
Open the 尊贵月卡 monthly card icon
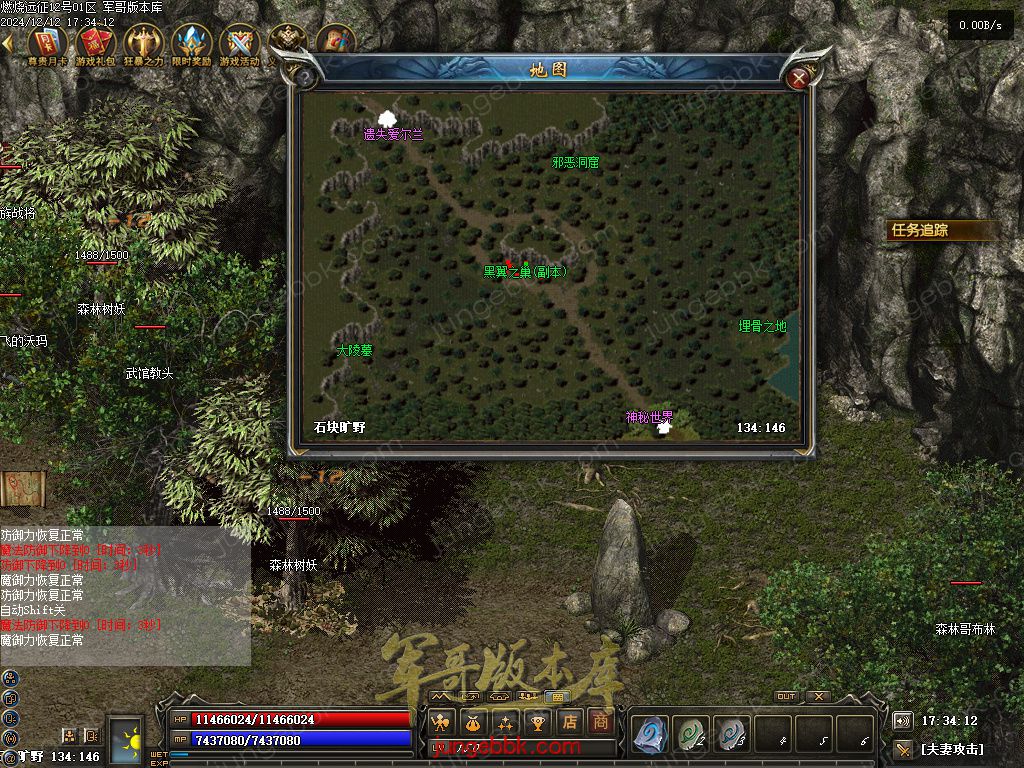48,45
